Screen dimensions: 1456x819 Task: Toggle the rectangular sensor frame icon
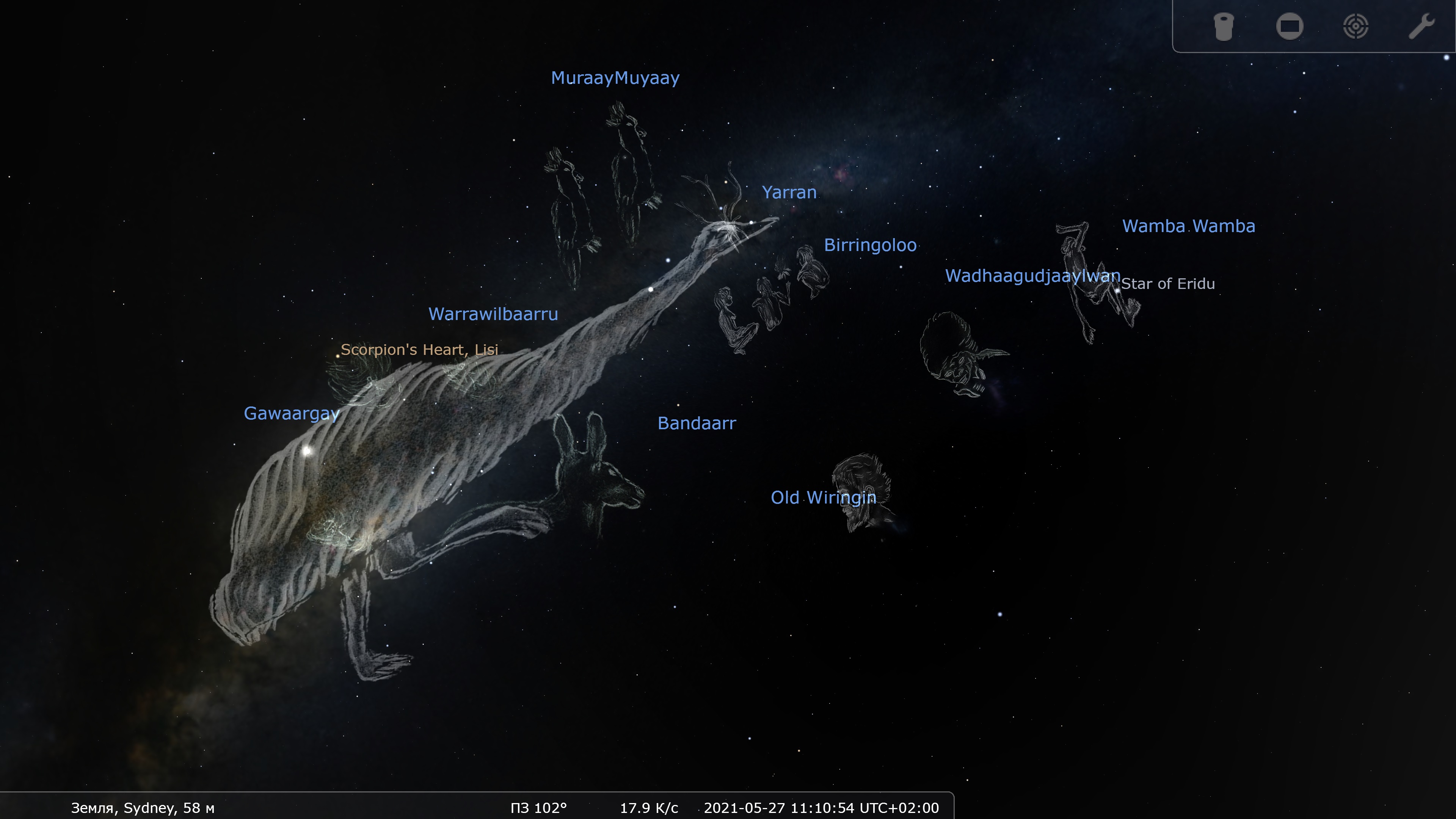point(1289,27)
